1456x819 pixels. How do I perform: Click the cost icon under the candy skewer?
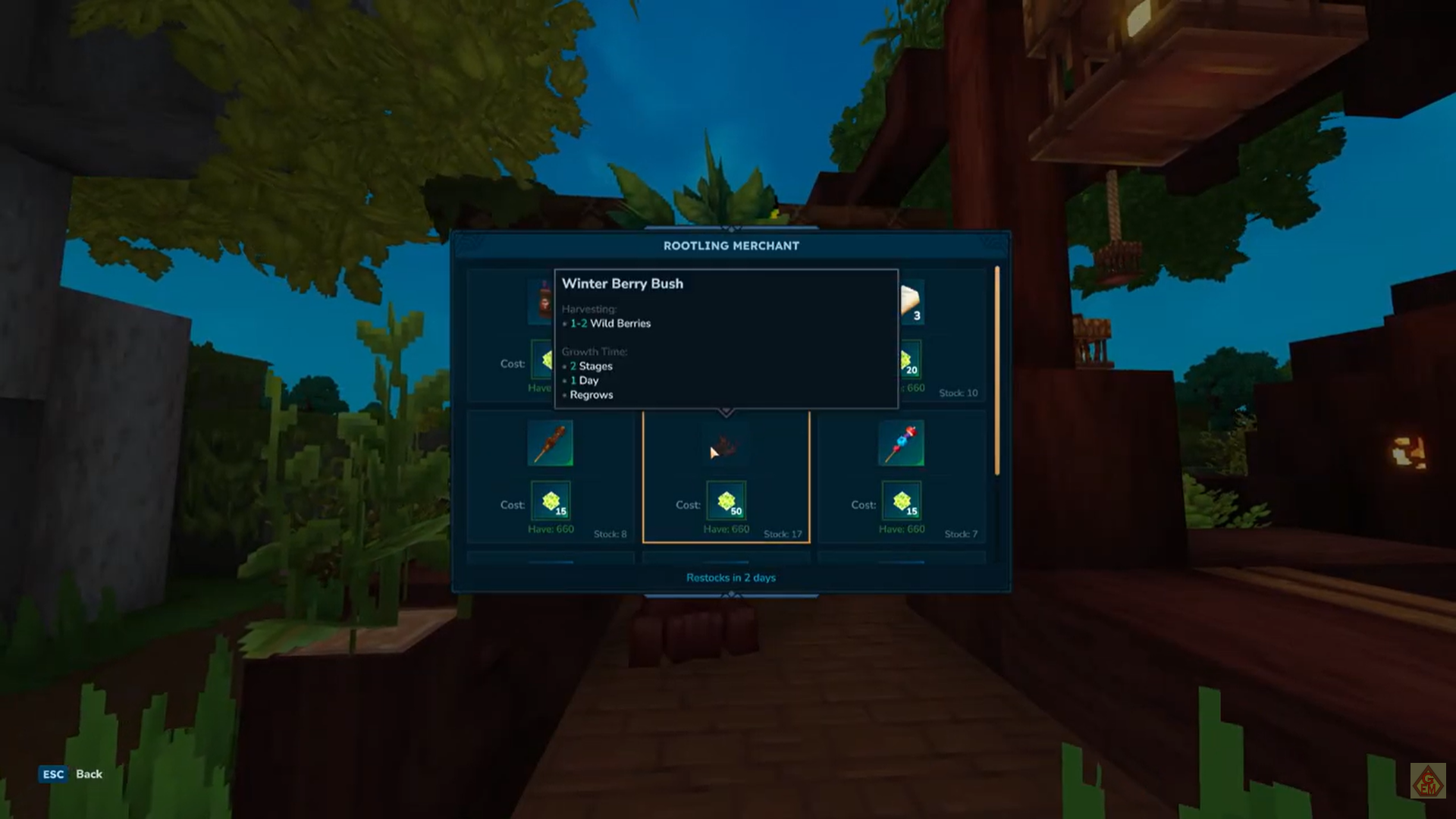901,501
